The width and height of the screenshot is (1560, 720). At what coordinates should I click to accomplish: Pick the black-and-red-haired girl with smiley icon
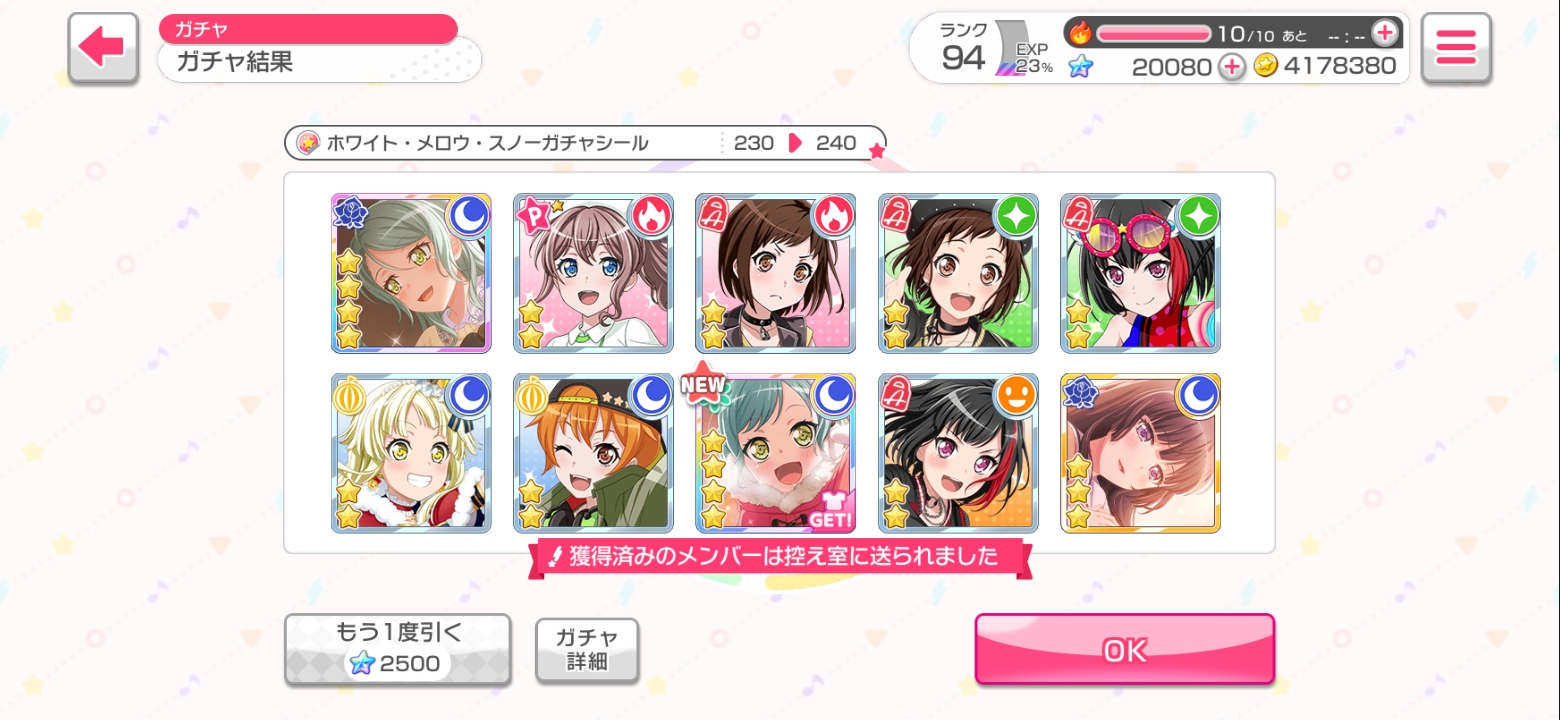[x=958, y=453]
